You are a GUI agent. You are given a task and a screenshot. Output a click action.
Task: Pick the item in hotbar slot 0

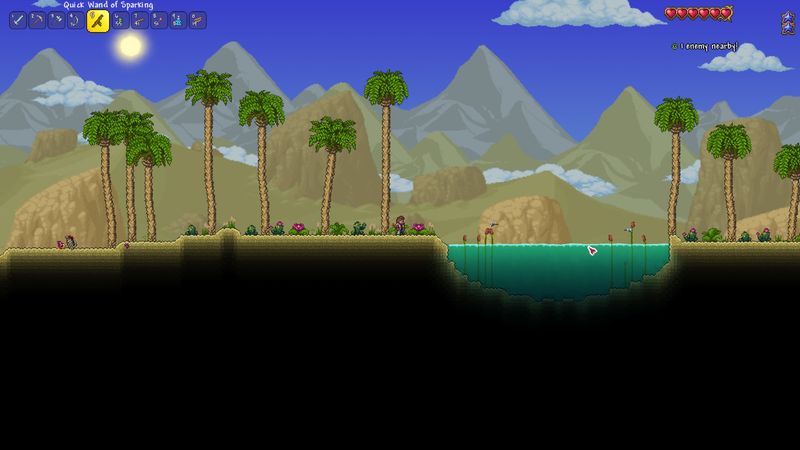click(198, 20)
